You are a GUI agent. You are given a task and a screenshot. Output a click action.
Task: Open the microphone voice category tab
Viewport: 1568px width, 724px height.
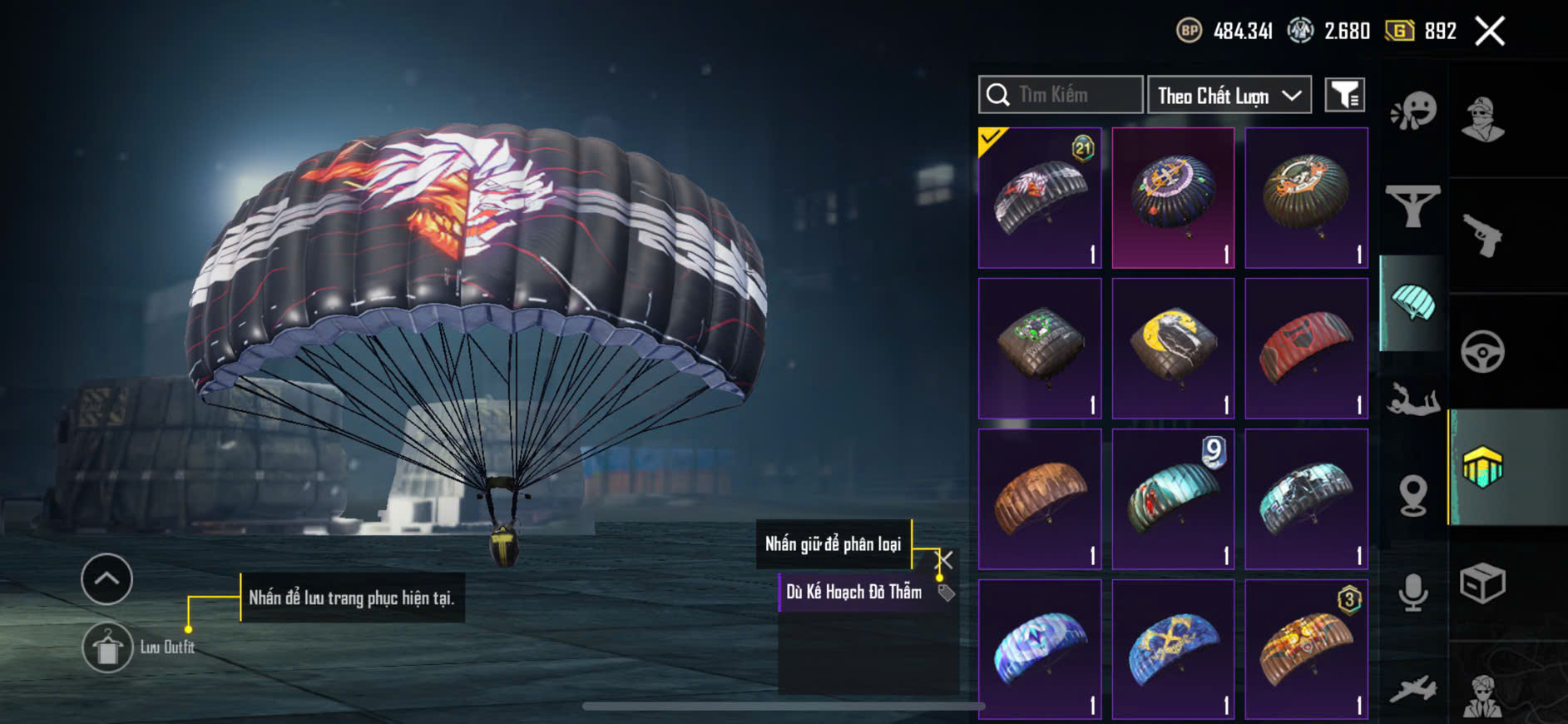click(1413, 593)
